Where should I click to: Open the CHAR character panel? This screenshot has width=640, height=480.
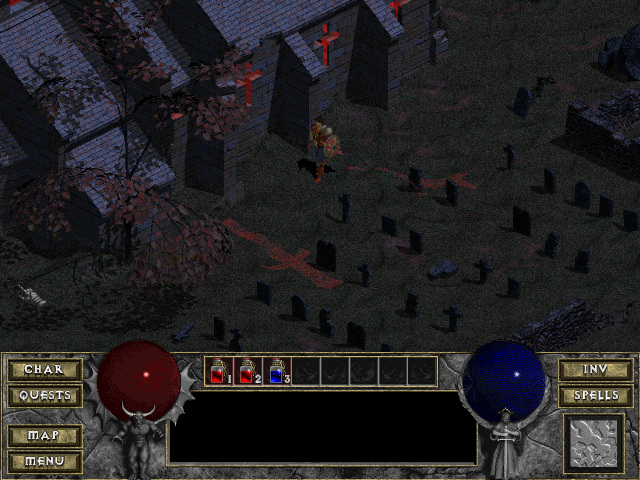(x=44, y=370)
